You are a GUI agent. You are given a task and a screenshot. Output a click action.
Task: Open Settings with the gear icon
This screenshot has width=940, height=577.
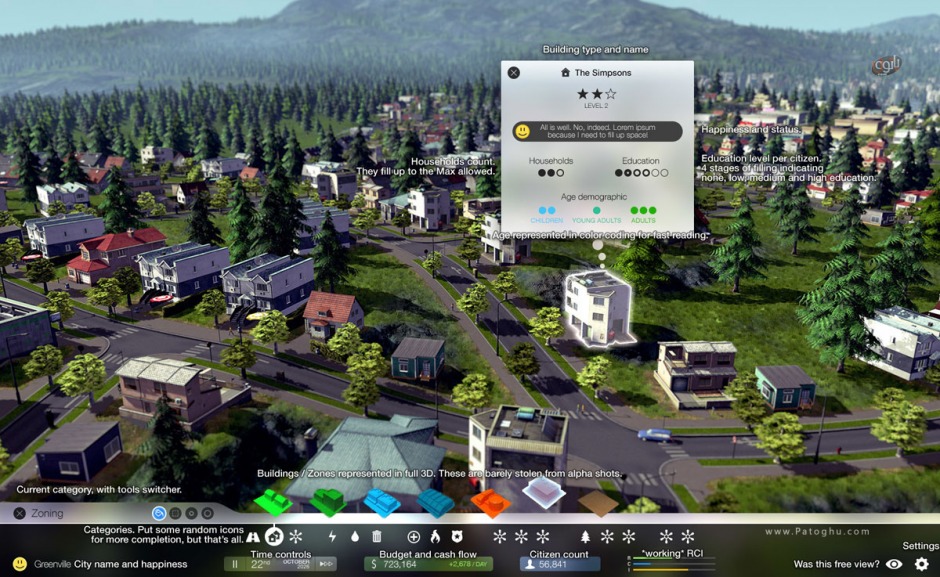[x=921, y=565]
